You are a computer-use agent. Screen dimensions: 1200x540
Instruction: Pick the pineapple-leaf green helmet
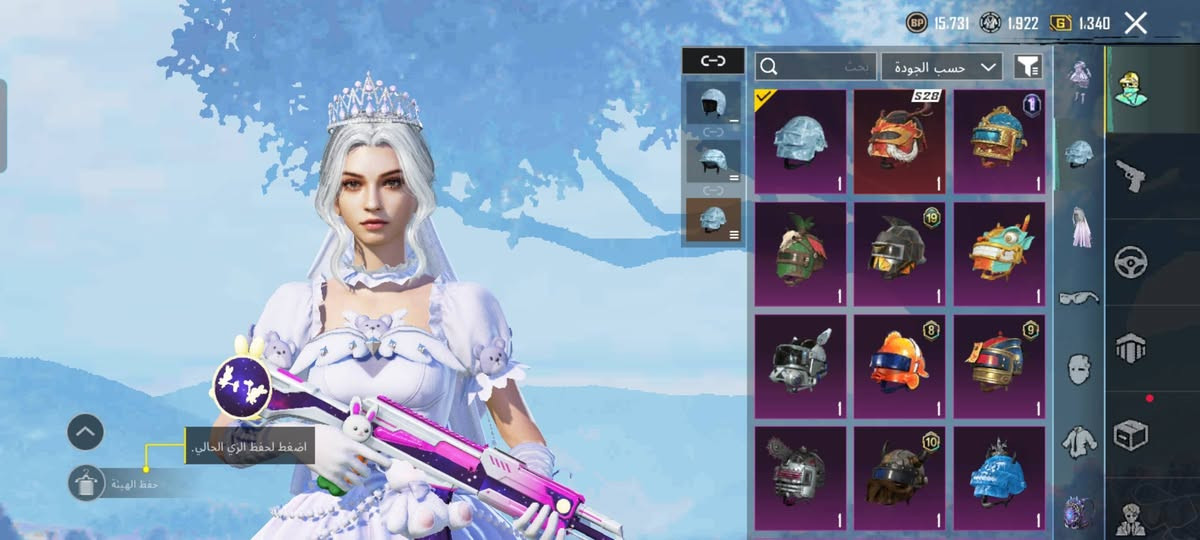pos(800,254)
